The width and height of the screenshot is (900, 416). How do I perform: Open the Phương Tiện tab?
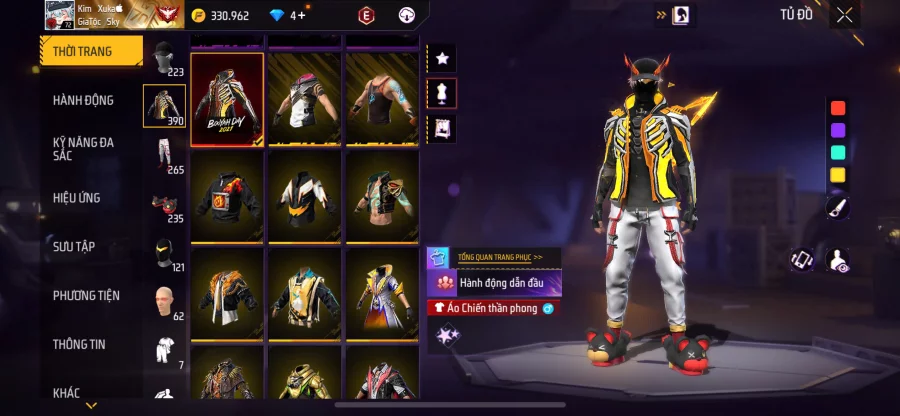coord(86,295)
